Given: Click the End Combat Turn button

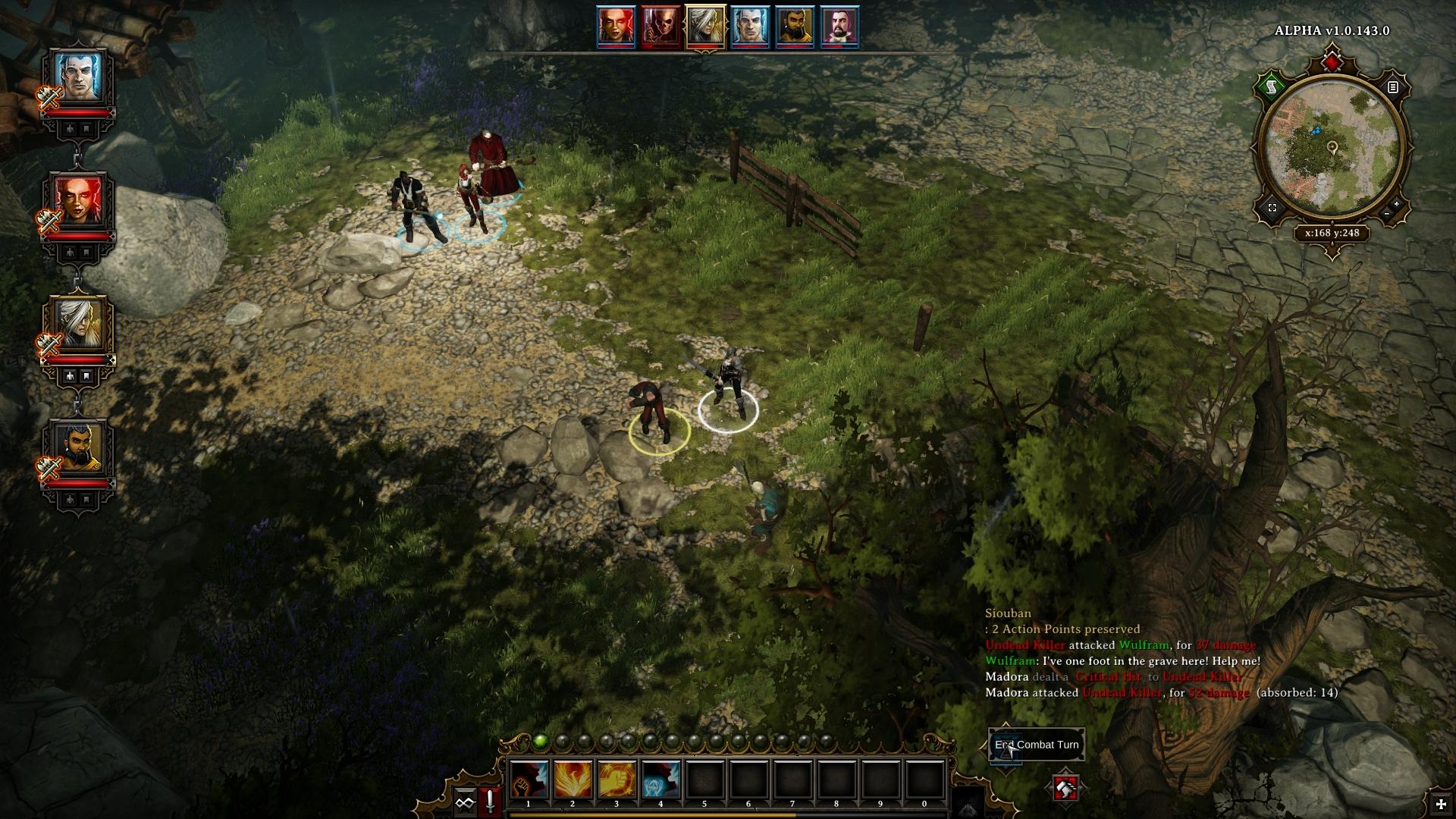Looking at the screenshot, I should (x=1036, y=745).
